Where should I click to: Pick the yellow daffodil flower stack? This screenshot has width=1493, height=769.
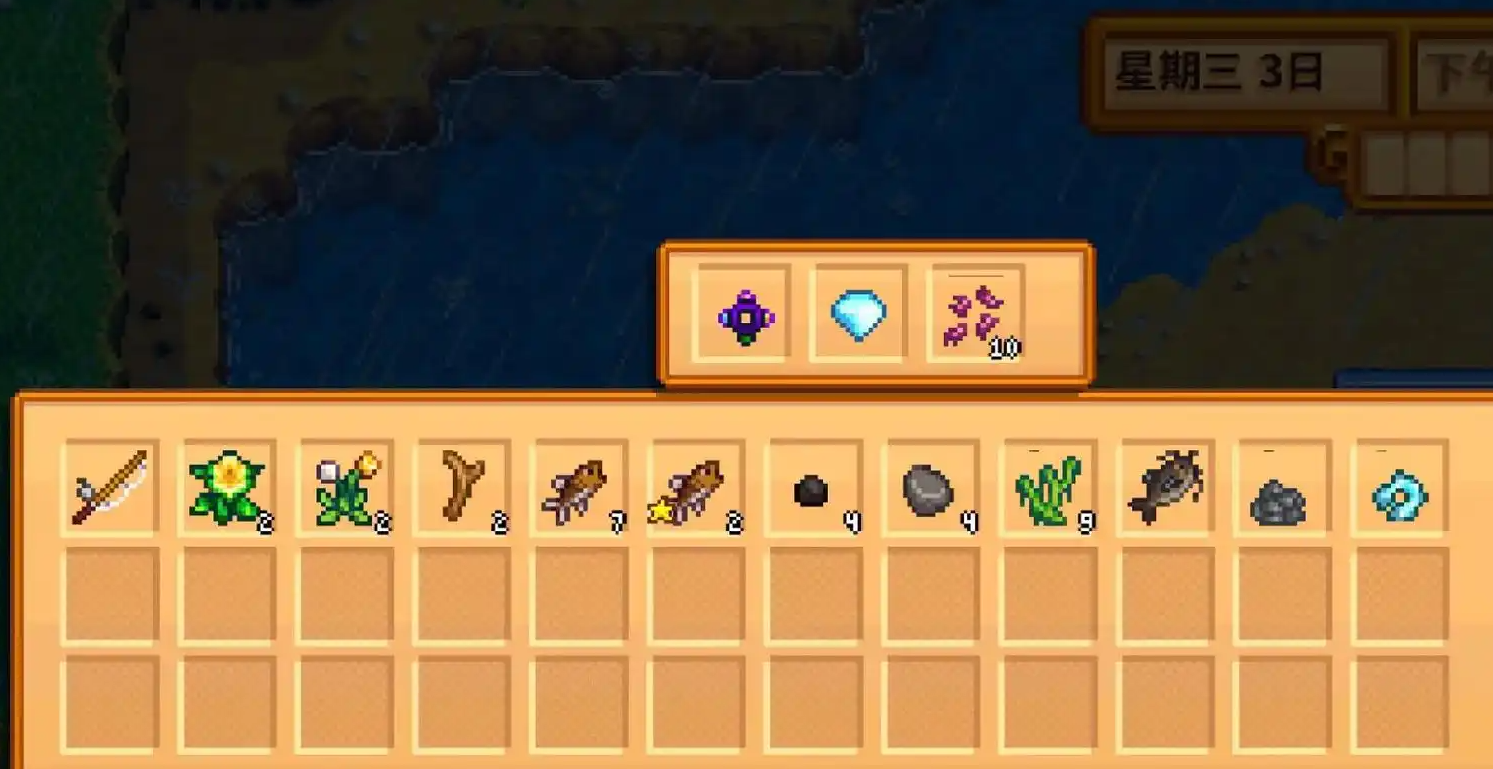[227, 488]
